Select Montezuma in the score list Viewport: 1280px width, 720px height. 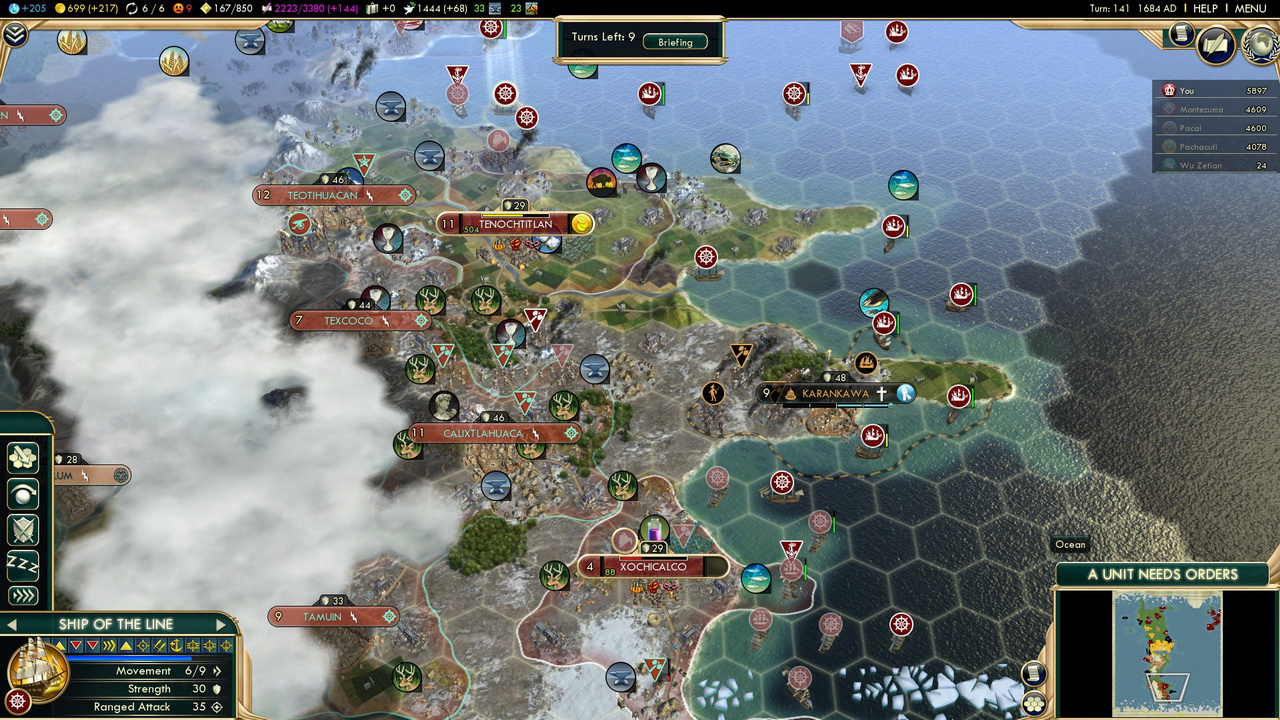coord(1201,109)
